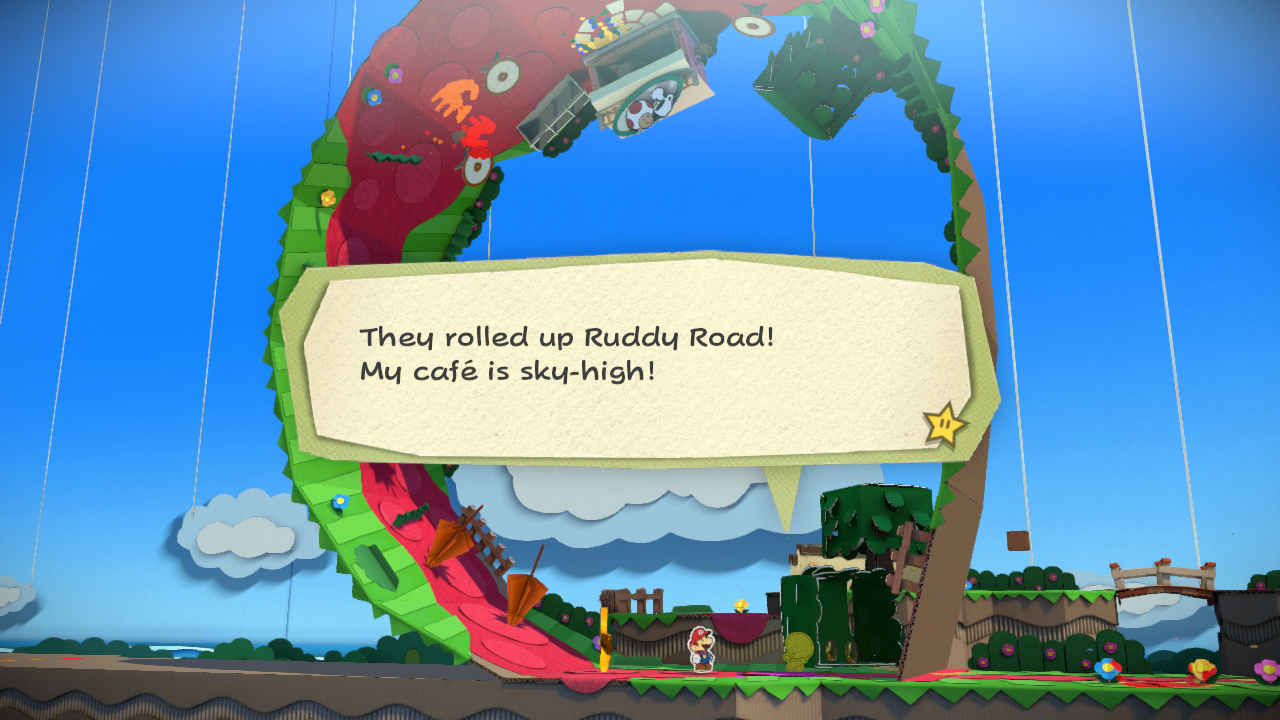
Task: Click a golden coin hidden behind the dark tree
Action: pyautogui.click(x=830, y=650)
